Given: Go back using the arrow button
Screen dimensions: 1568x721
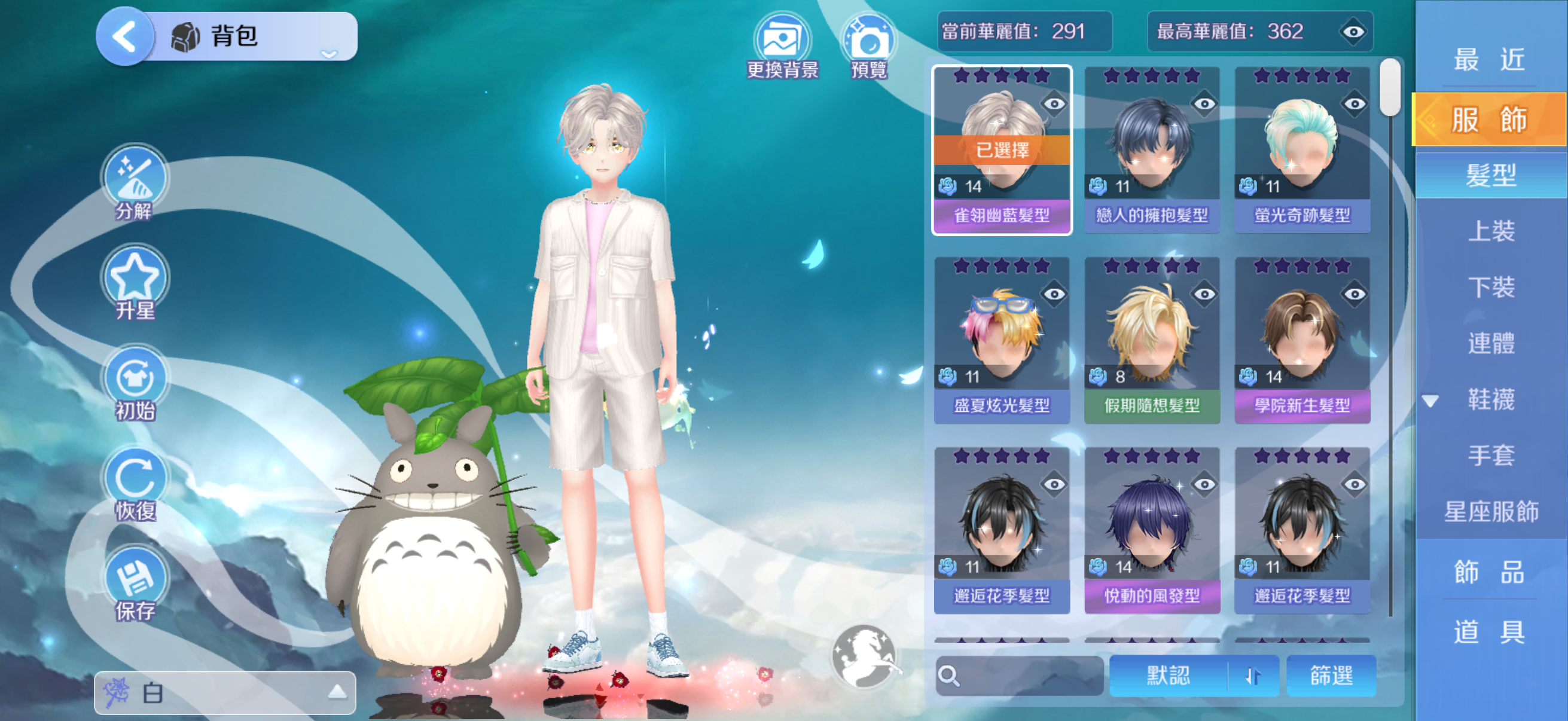Looking at the screenshot, I should pyautogui.click(x=125, y=36).
